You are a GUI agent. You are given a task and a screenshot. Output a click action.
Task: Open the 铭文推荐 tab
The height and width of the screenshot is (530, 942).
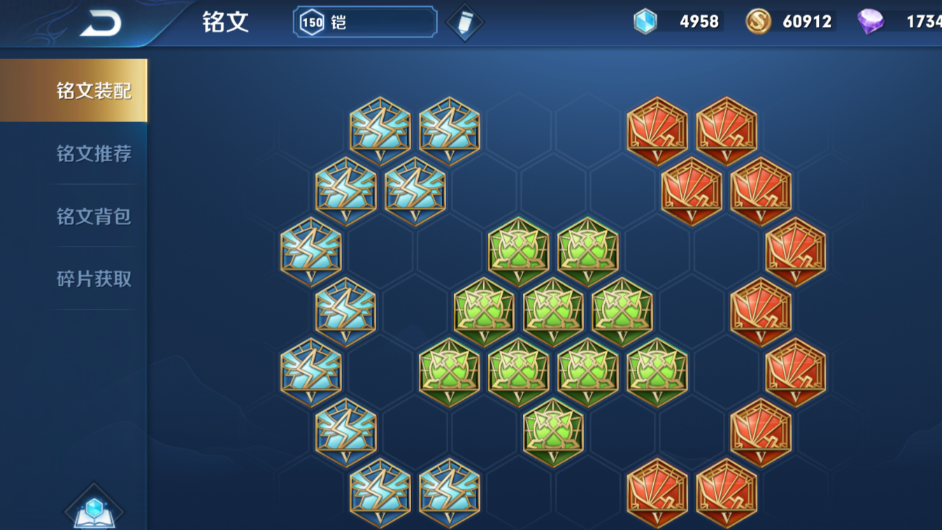(93, 154)
